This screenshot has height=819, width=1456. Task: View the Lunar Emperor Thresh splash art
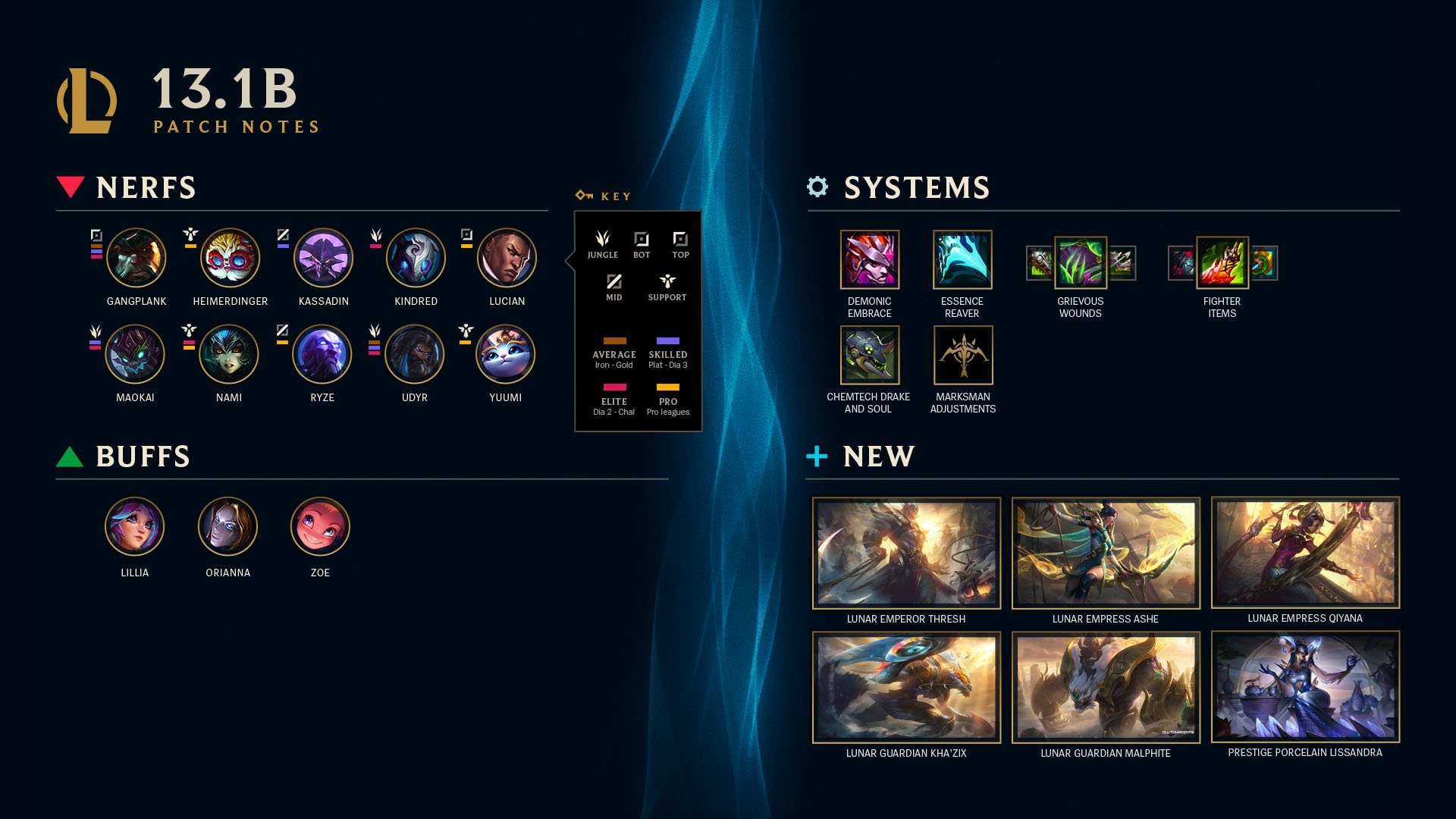906,553
